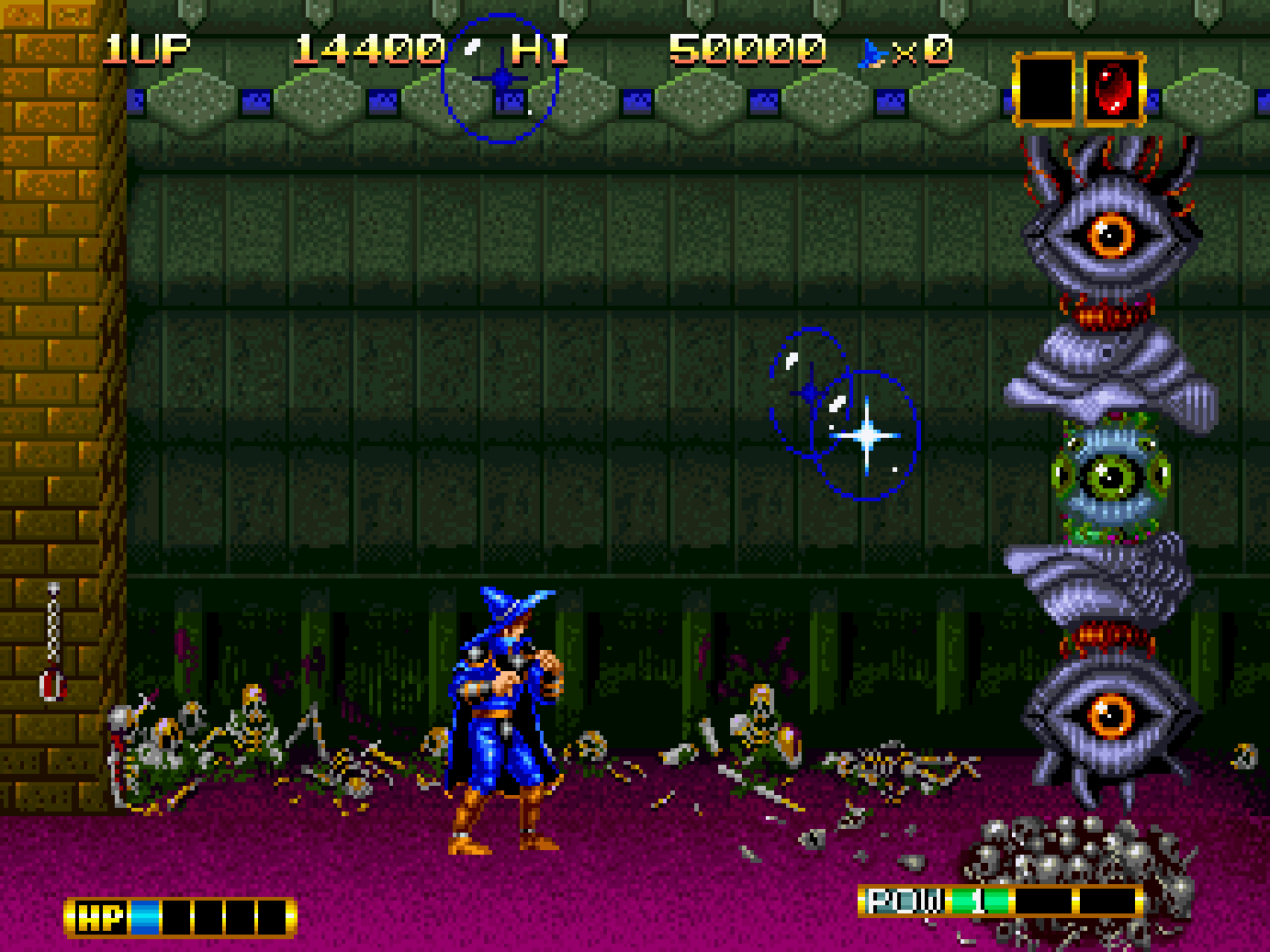Screen dimensions: 1270x952
Task: Select the red gem item slot
Action: coord(1114,89)
